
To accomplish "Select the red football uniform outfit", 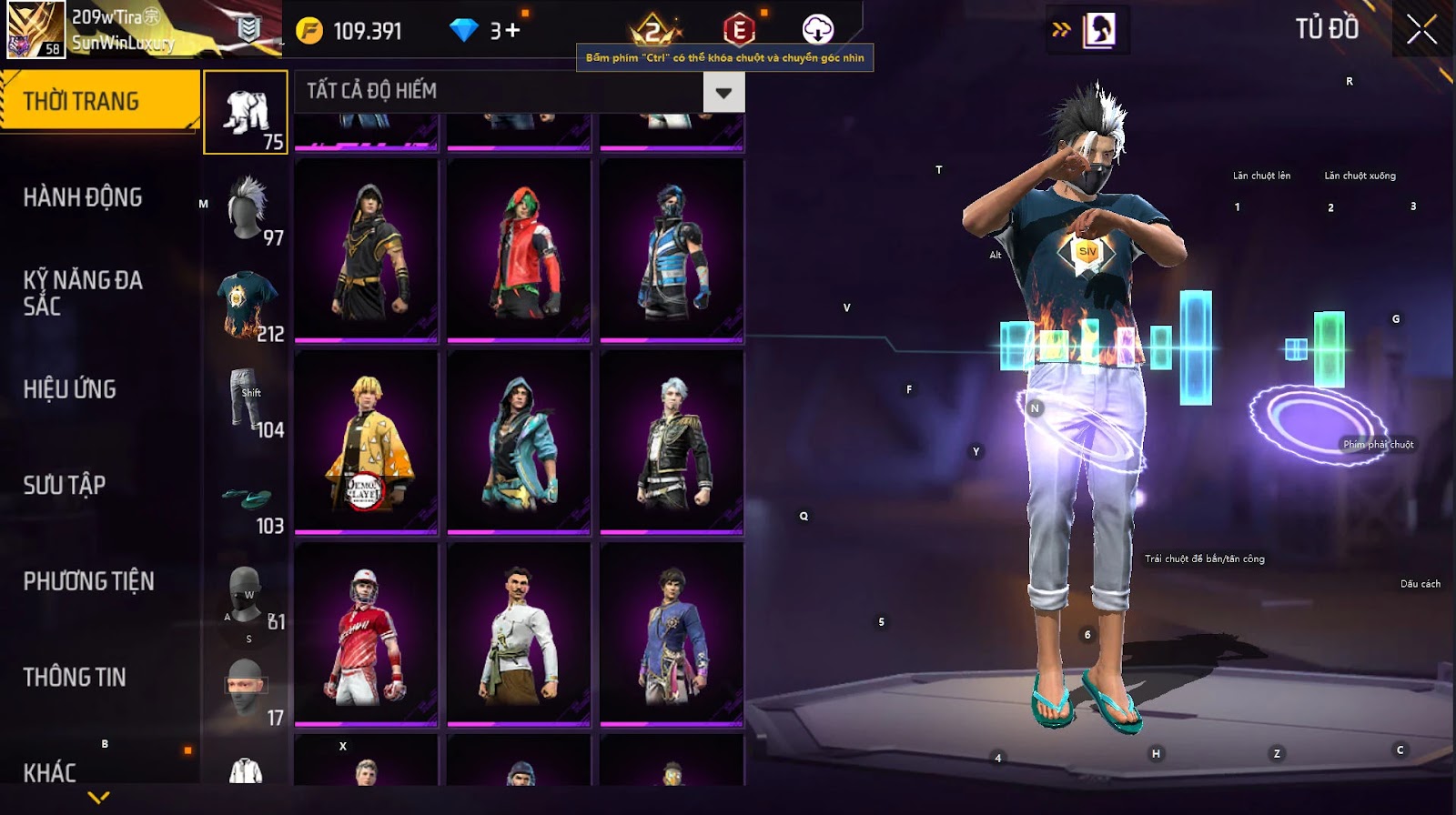I will (x=367, y=634).
